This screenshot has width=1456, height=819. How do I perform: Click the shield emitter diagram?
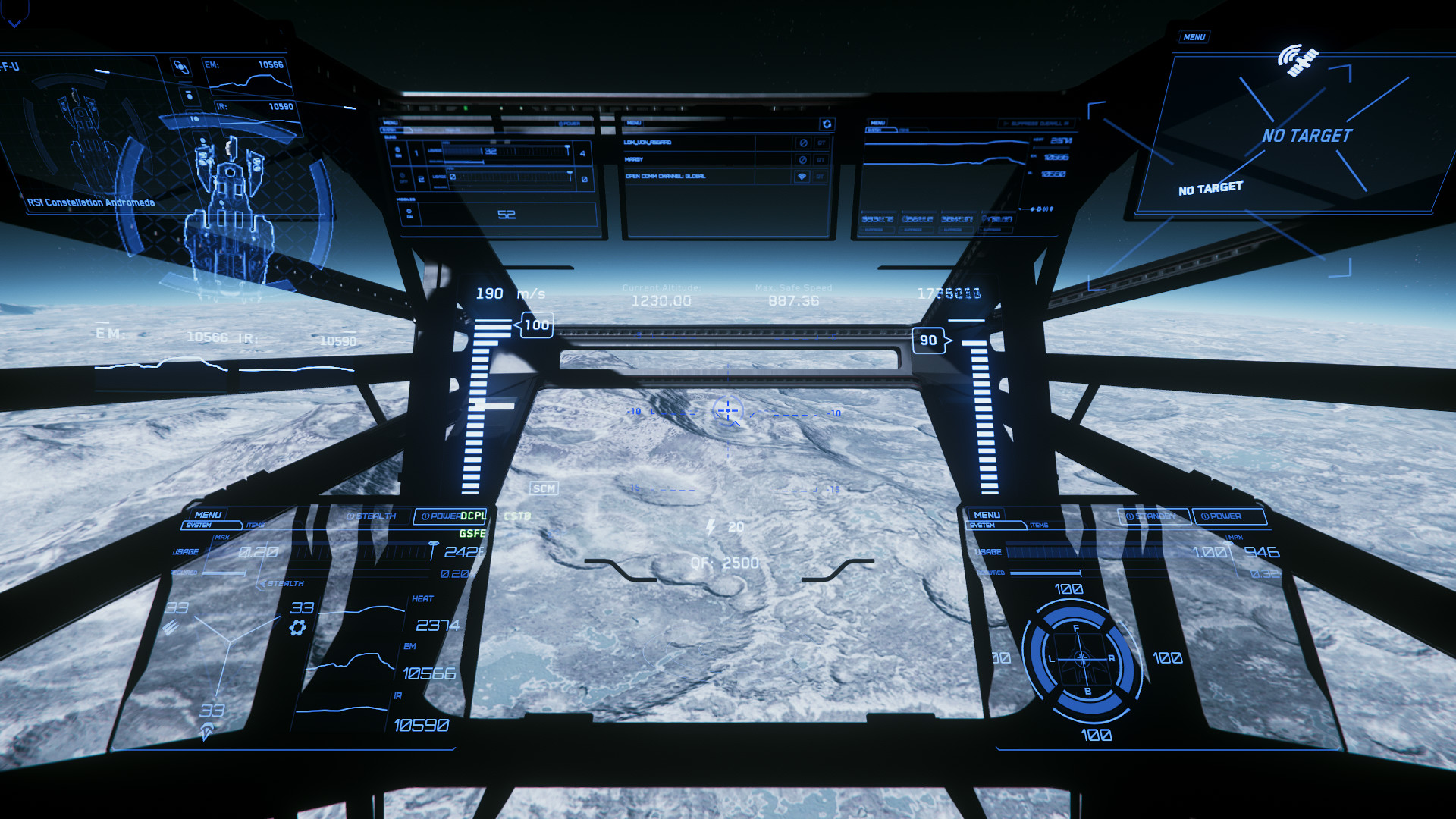1081,660
